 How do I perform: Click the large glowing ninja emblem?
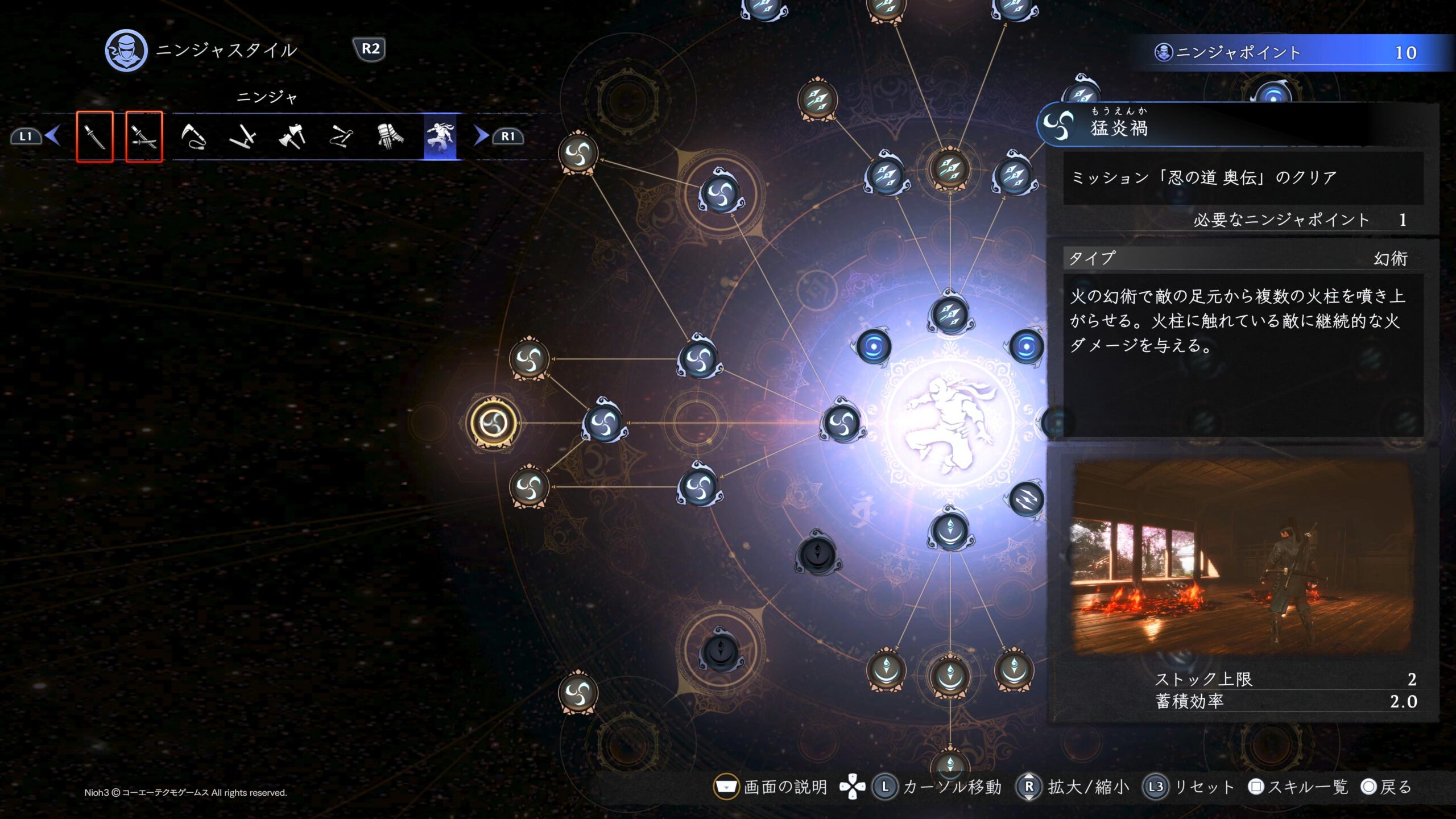tap(950, 423)
